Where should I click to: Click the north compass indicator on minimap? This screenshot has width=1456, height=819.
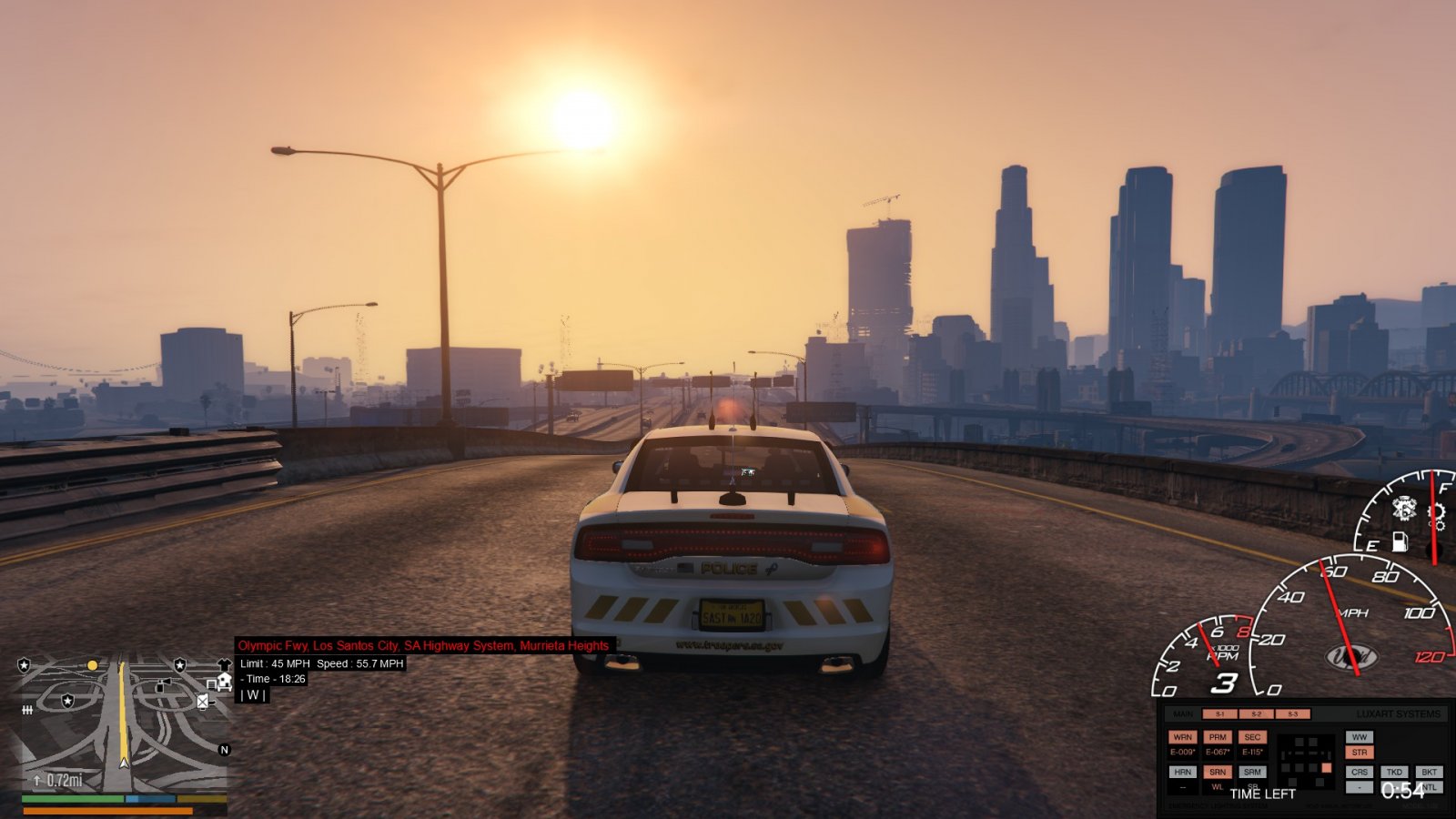point(224,750)
